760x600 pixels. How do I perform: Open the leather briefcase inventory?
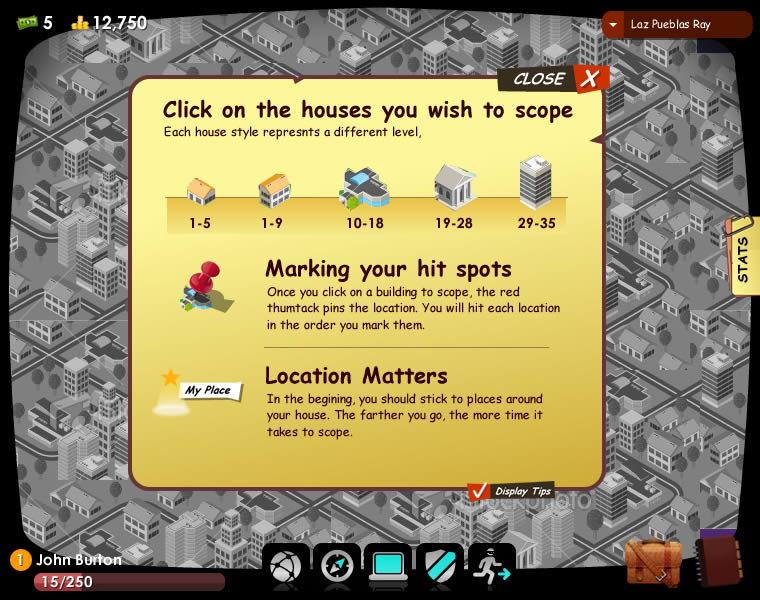pos(653,561)
